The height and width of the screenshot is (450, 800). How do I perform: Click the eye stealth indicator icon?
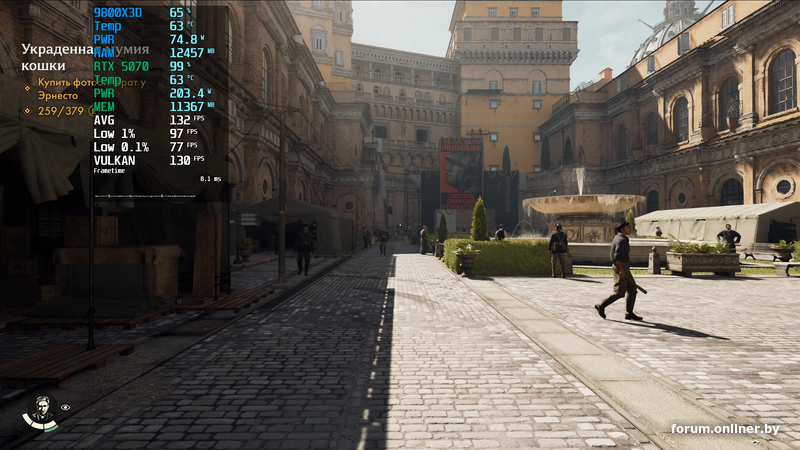coord(66,408)
